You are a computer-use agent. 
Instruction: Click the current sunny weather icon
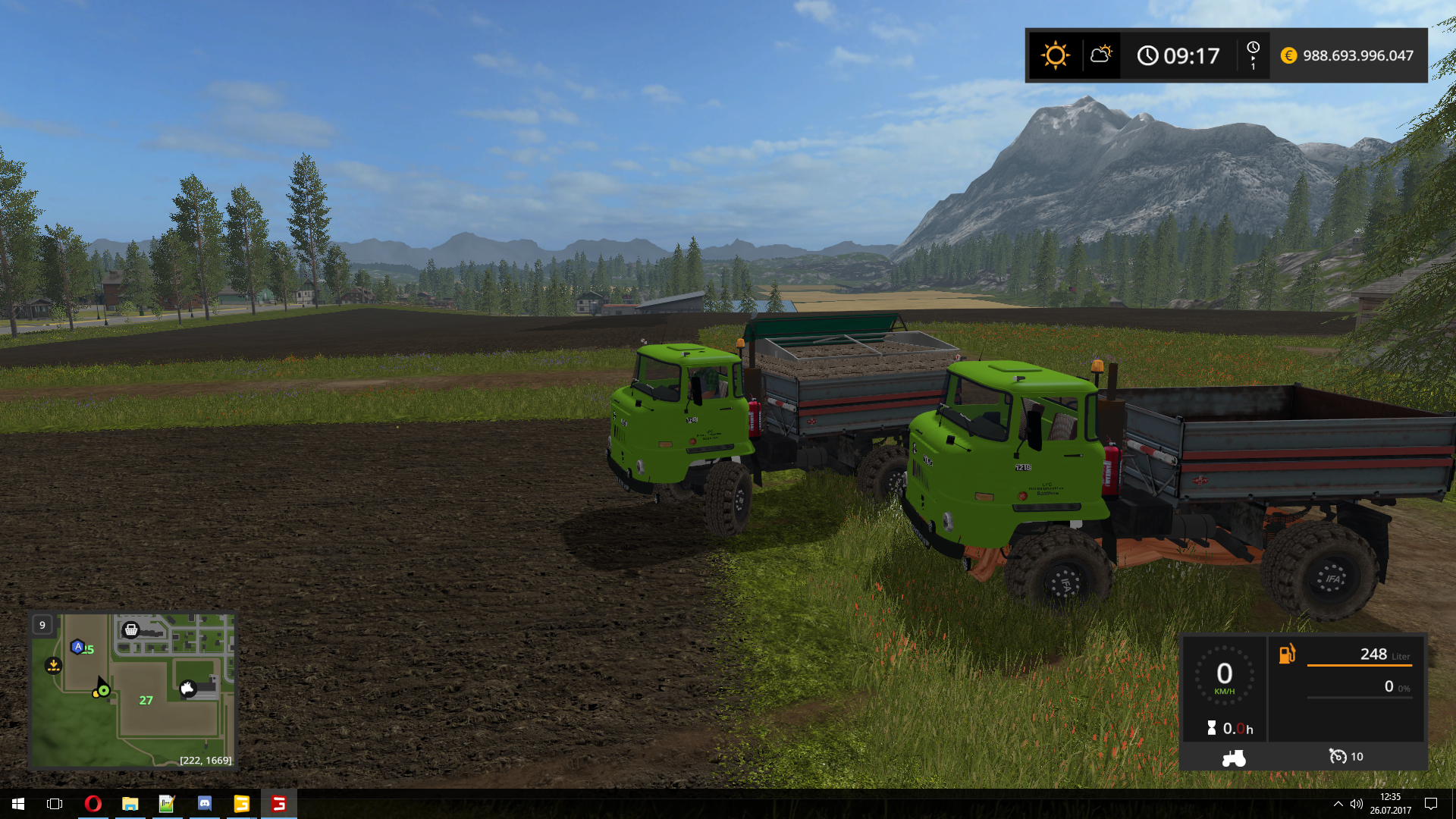(1055, 55)
